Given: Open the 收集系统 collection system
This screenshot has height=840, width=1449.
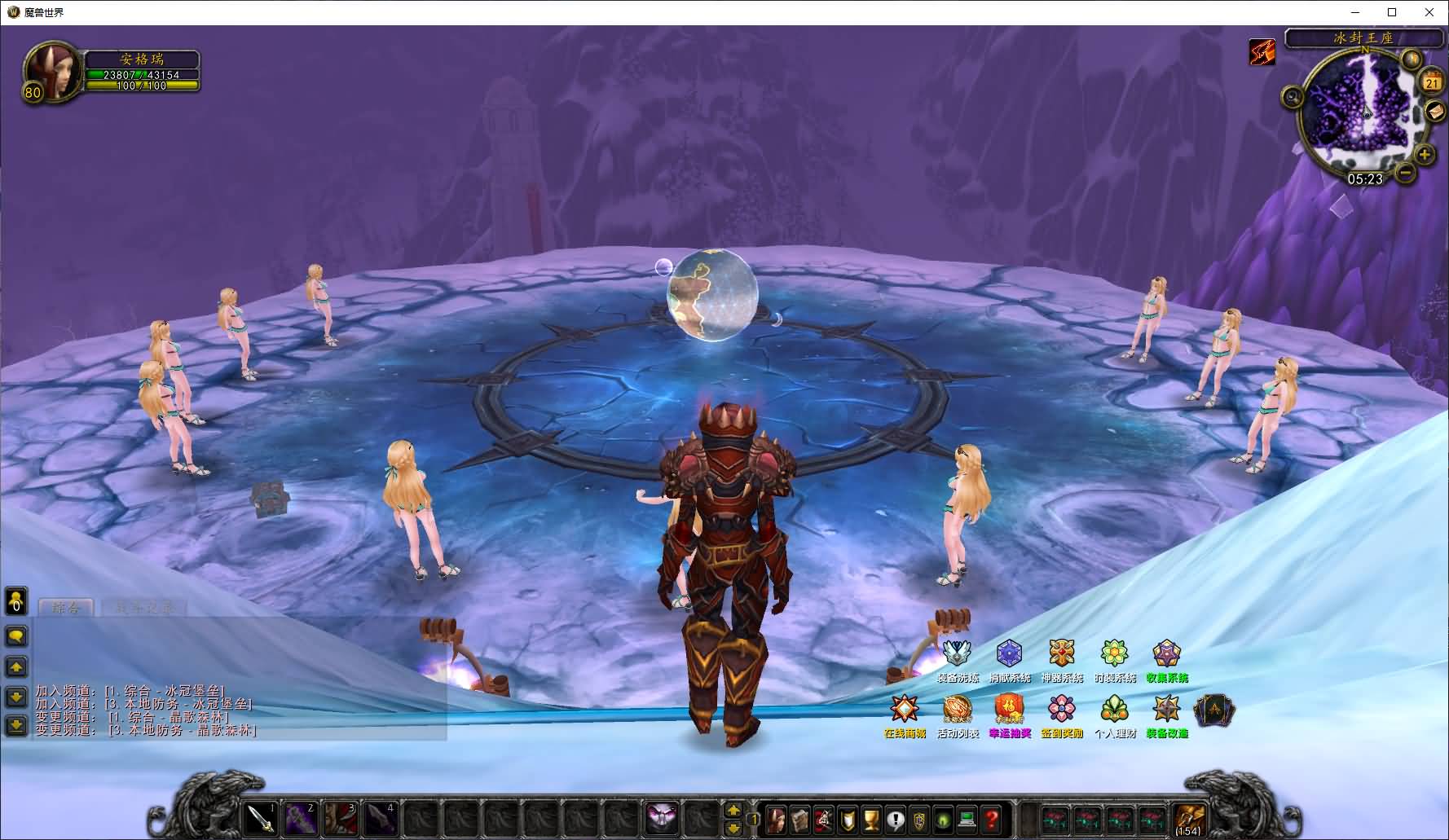Looking at the screenshot, I should pos(1167,654).
